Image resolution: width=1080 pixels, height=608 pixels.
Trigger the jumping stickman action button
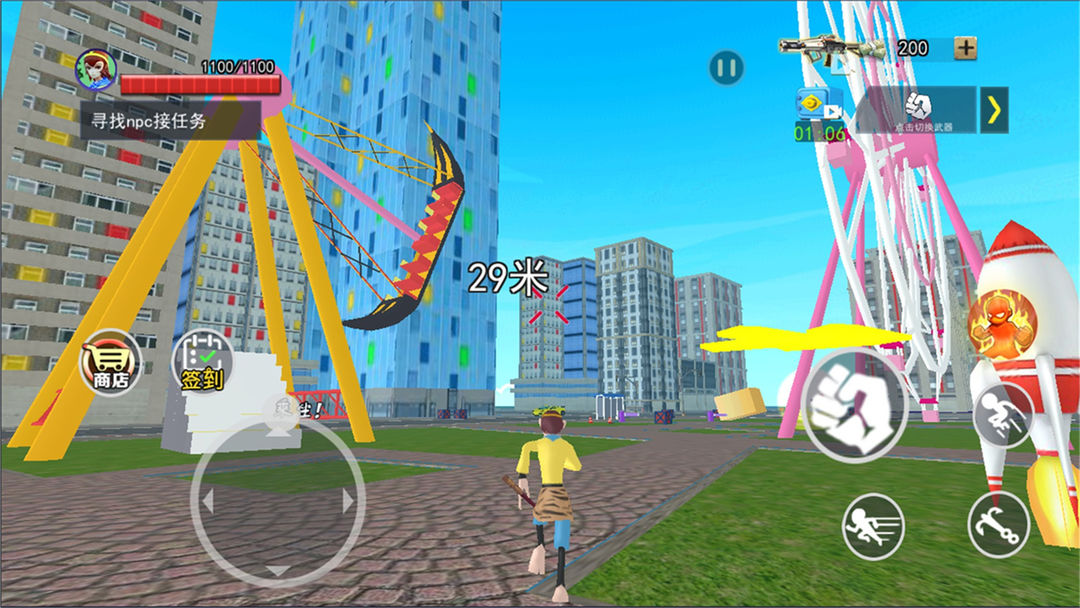click(1002, 414)
